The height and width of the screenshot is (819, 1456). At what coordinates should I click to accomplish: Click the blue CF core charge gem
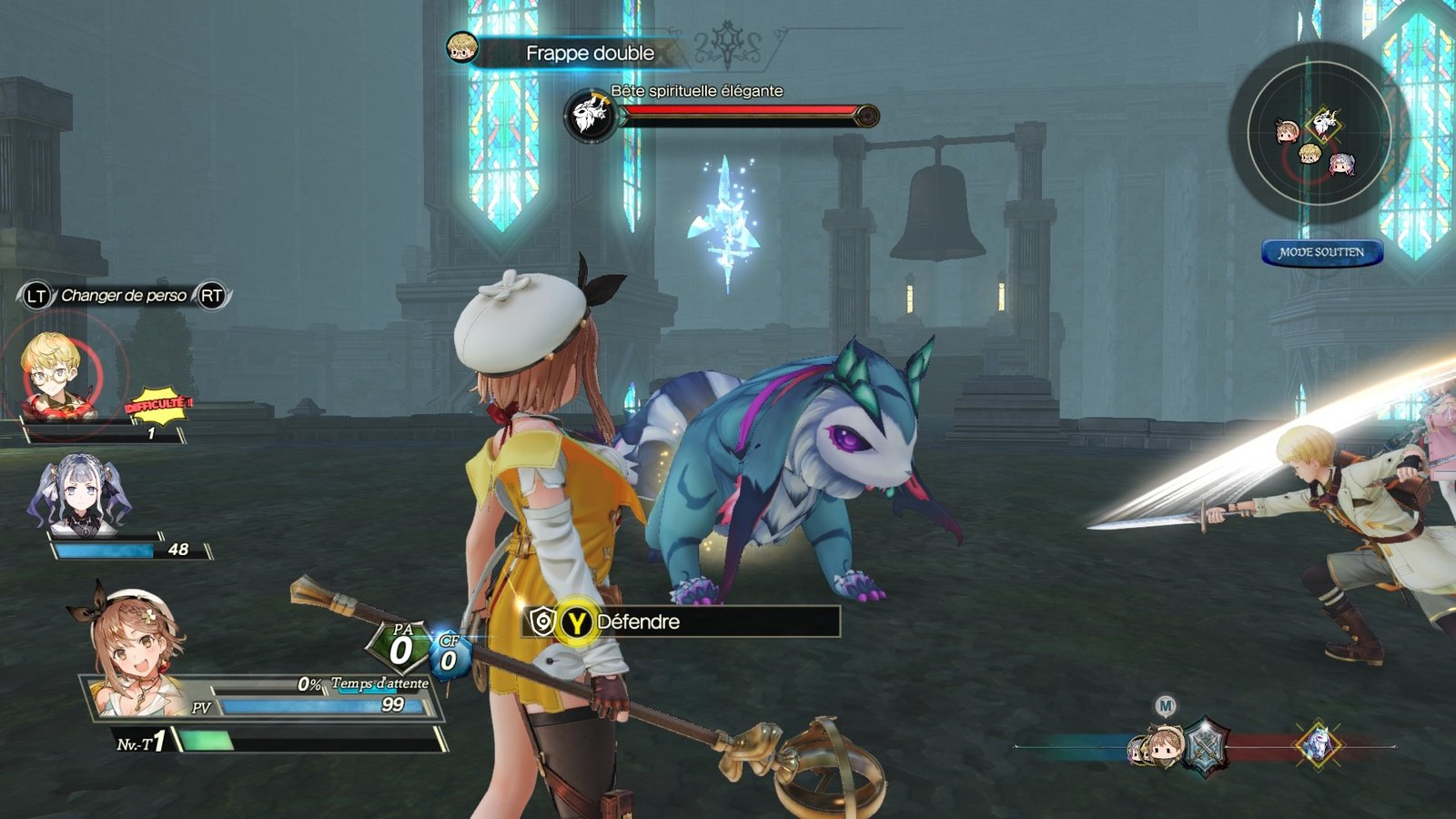[449, 655]
